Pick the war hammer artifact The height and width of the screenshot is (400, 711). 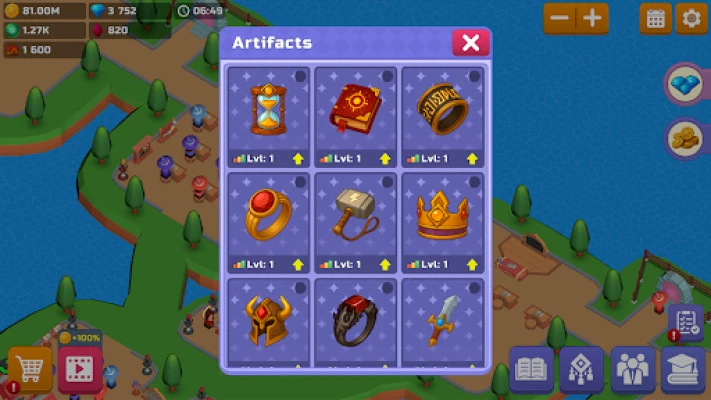click(355, 217)
